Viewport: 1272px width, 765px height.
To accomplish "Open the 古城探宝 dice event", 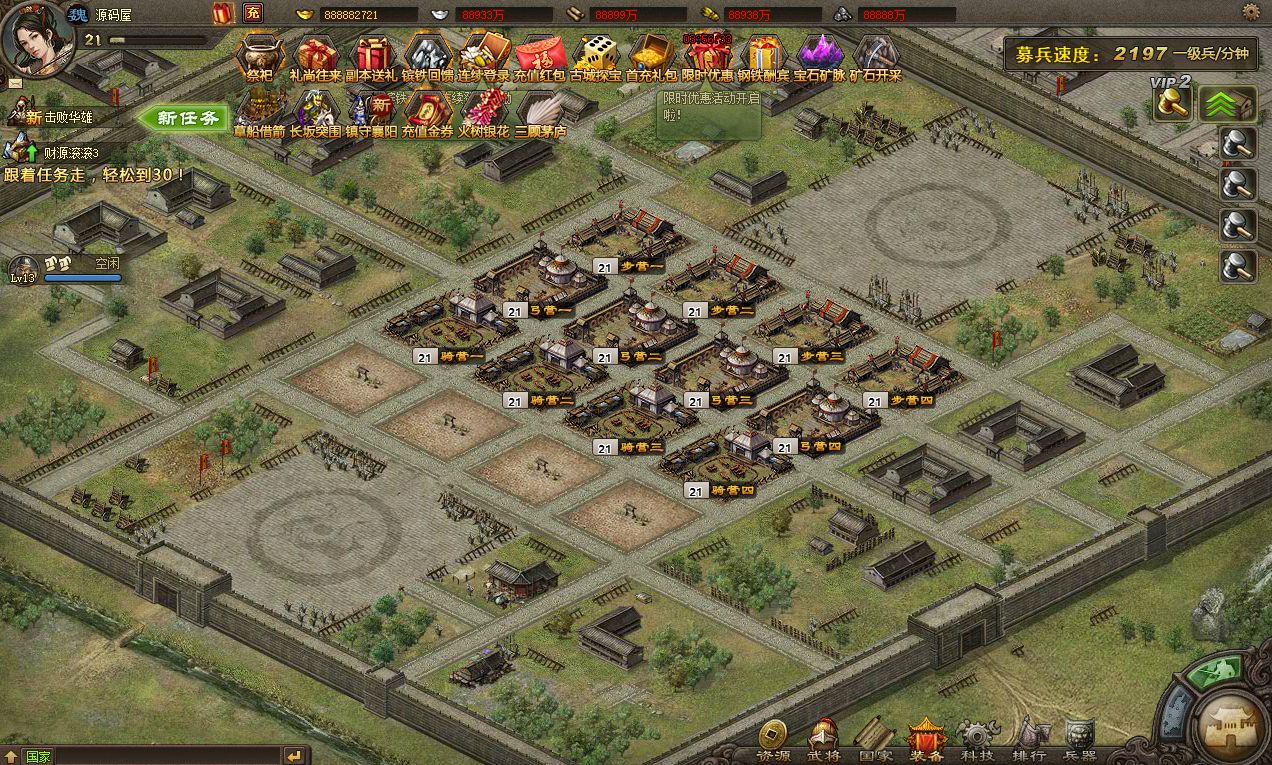I will (599, 55).
